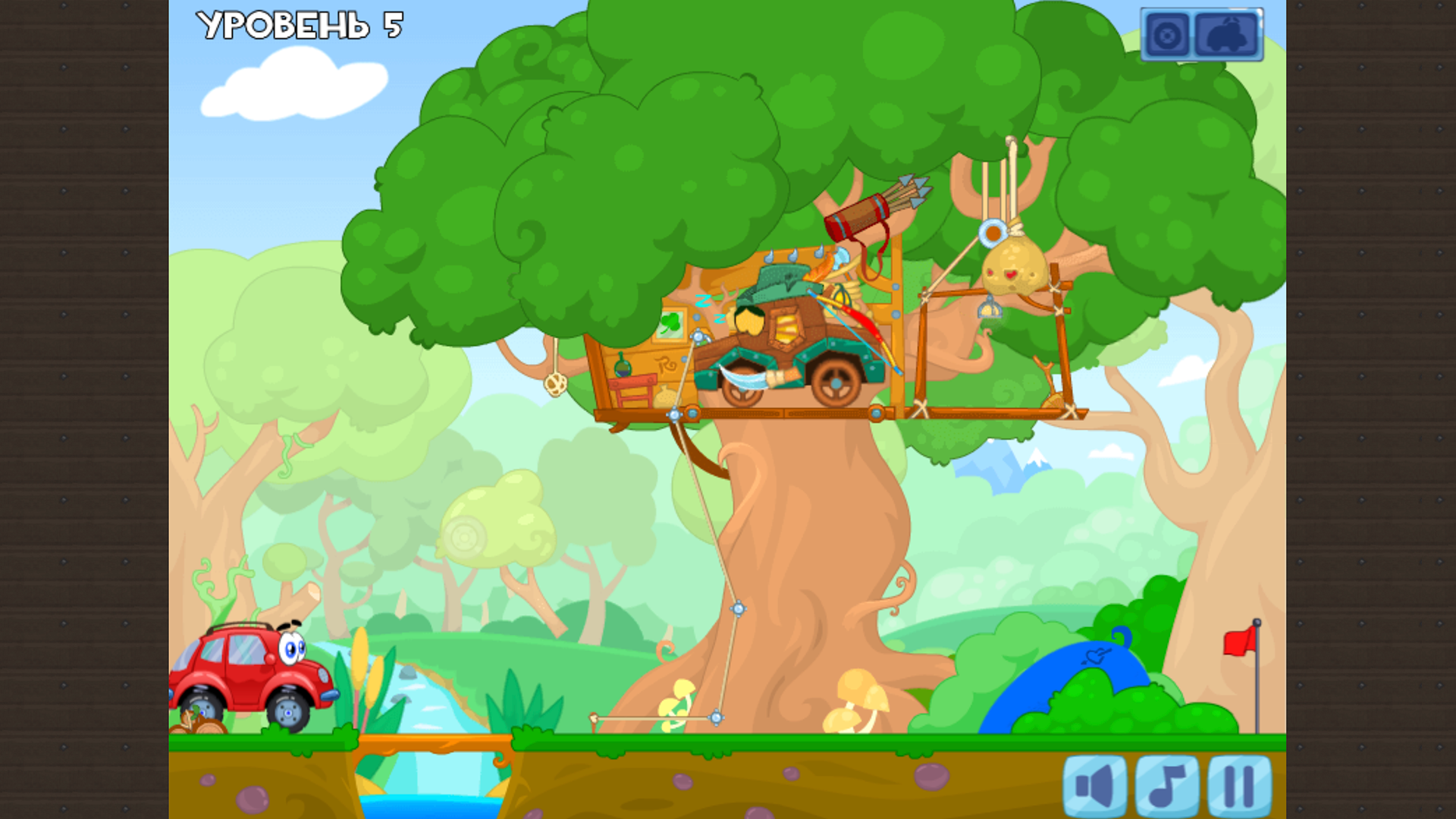This screenshot has height=819, width=1456.
Task: Click the УРОВЕНЬ 5 level label
Action: [x=298, y=27]
